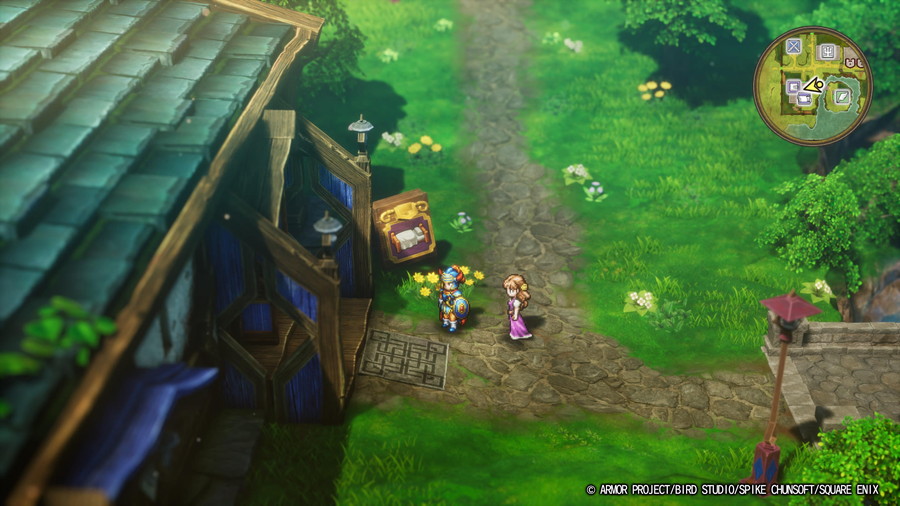900x506 pixels.
Task: Click the yellow player arrow on minimap
Action: click(814, 86)
